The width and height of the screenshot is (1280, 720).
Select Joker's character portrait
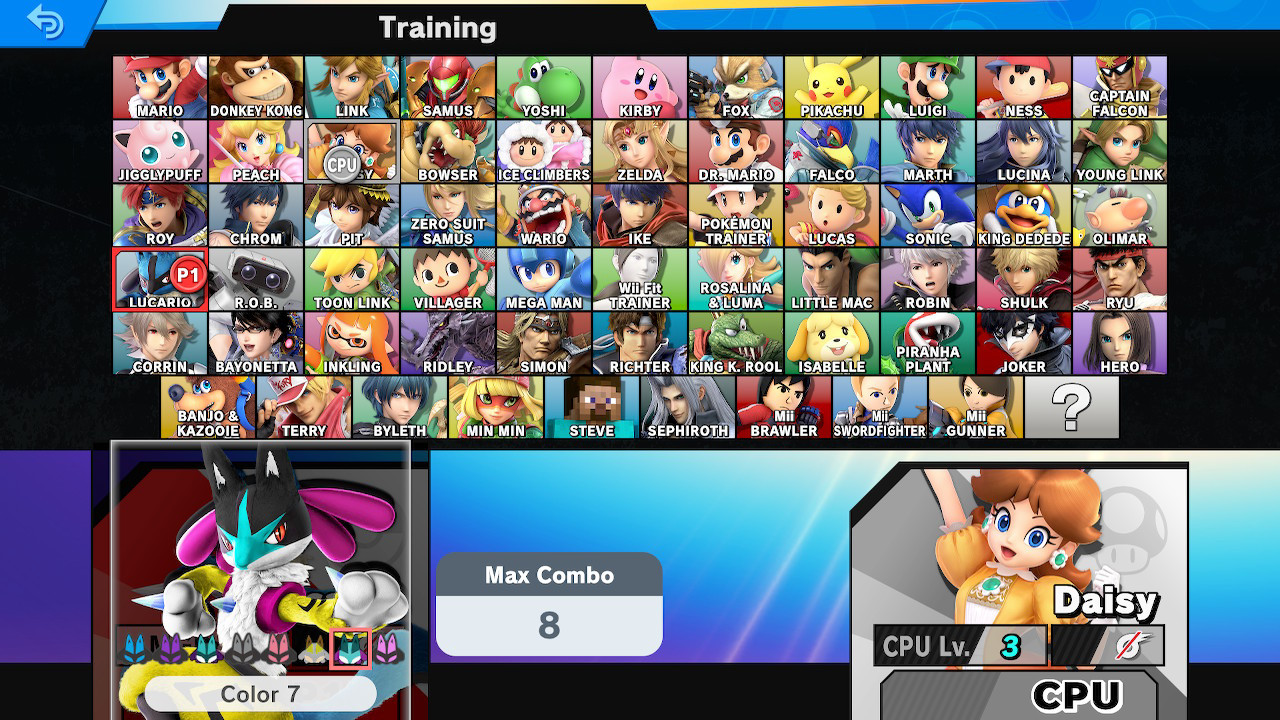tap(1024, 342)
